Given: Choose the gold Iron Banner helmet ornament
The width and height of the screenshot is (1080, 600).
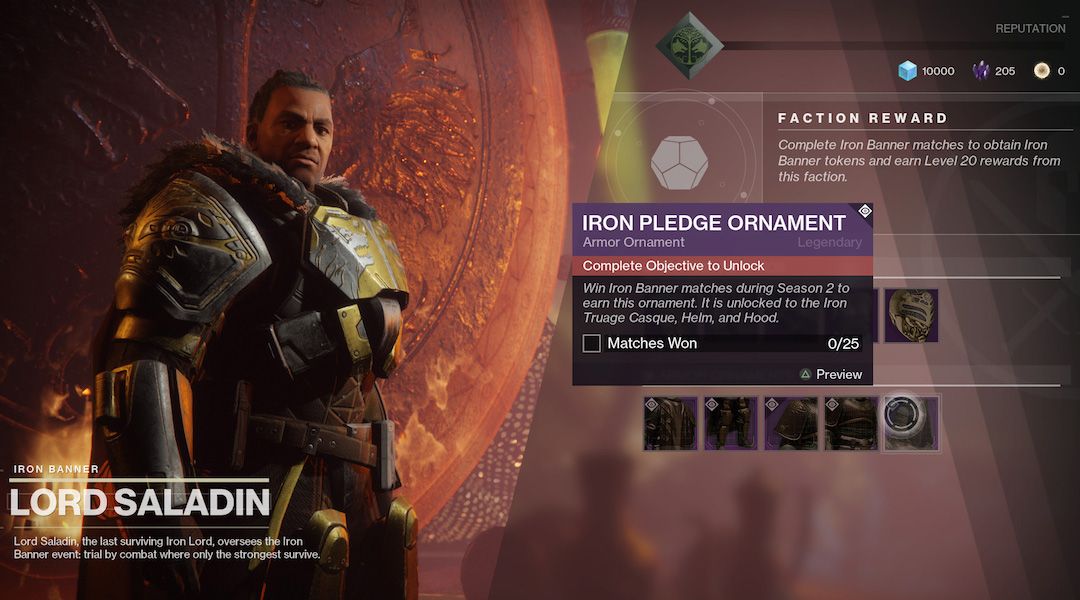Looking at the screenshot, I should pyautogui.click(x=911, y=316).
